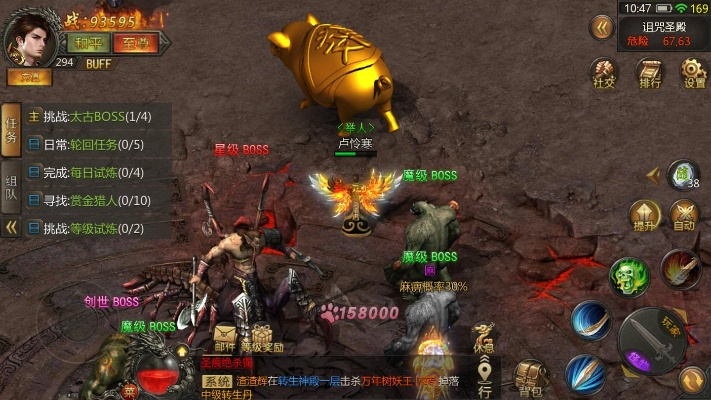Collapse the top-right menu arrow button

pos(602,27)
